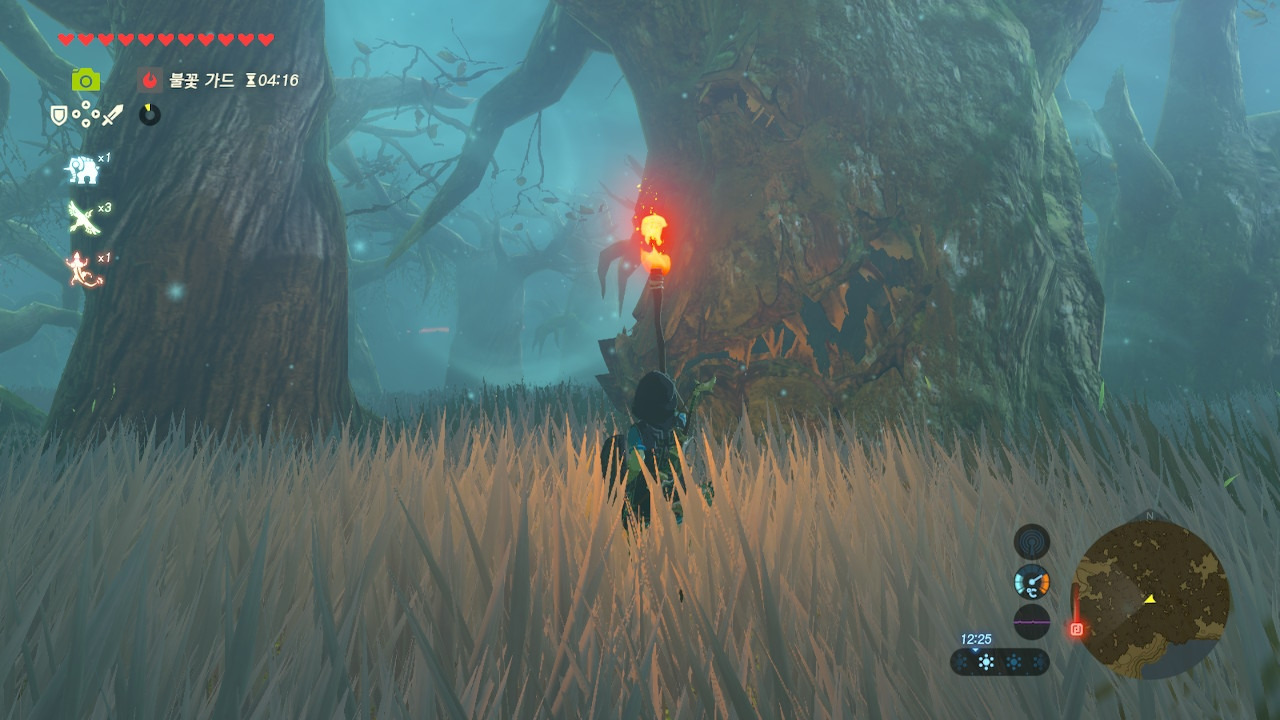
Task: Click the Sheikah Sensor signal icon
Action: (1031, 541)
